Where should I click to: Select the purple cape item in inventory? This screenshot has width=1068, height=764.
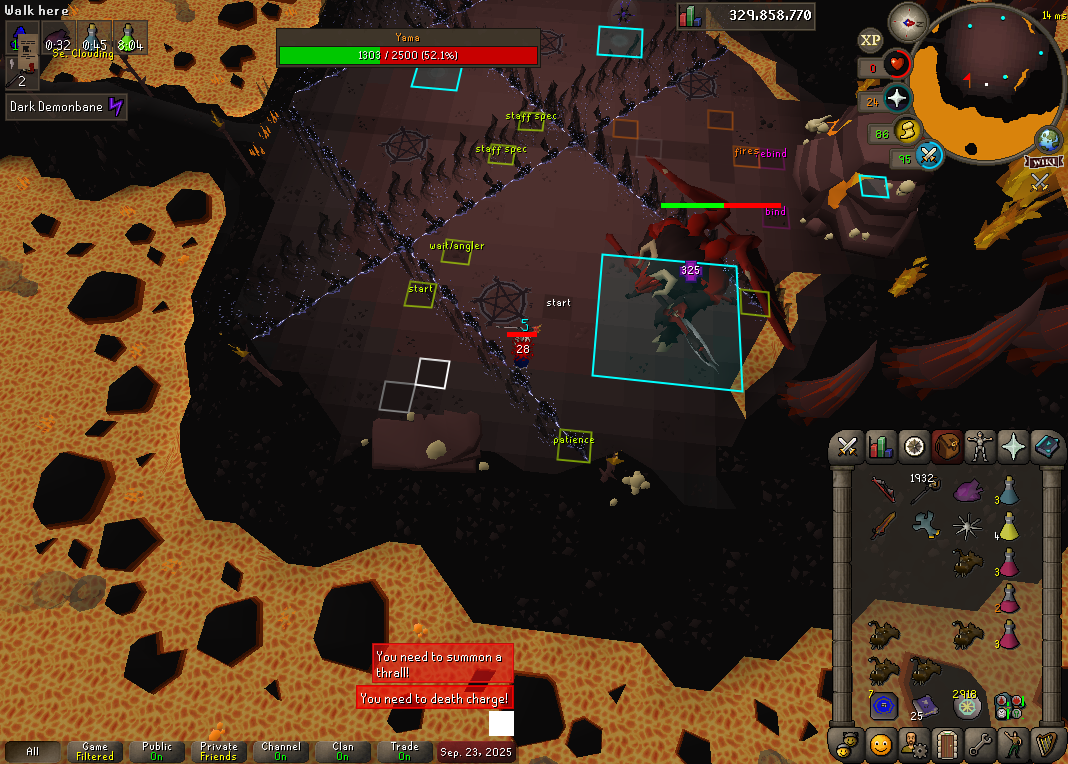point(967,491)
